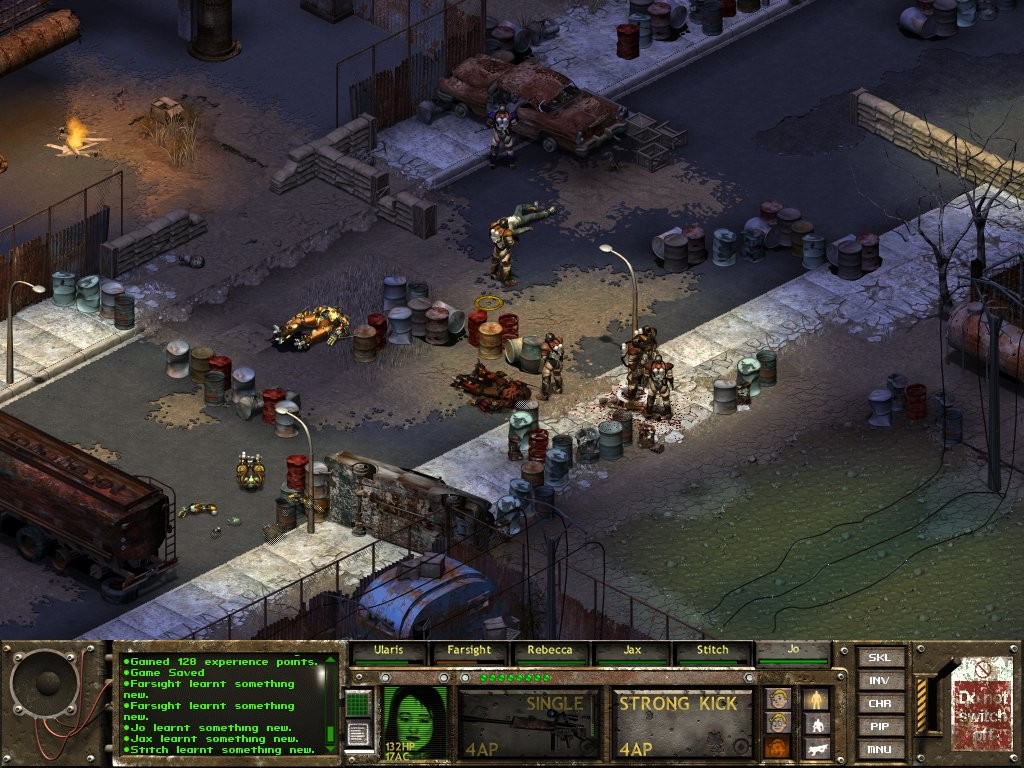
Task: Click the green grid map button
Action: tap(358, 703)
